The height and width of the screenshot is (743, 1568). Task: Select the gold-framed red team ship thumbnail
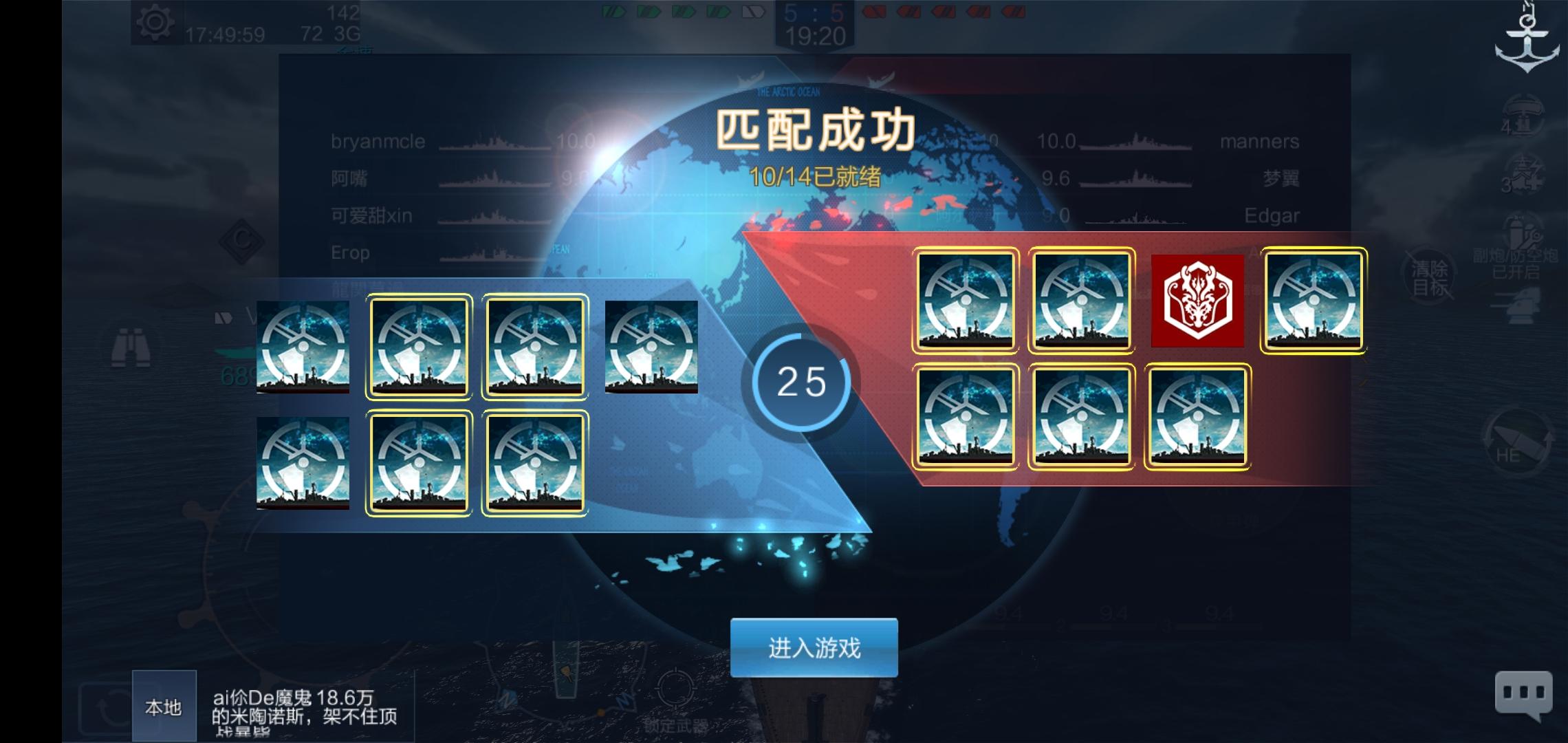coord(966,303)
